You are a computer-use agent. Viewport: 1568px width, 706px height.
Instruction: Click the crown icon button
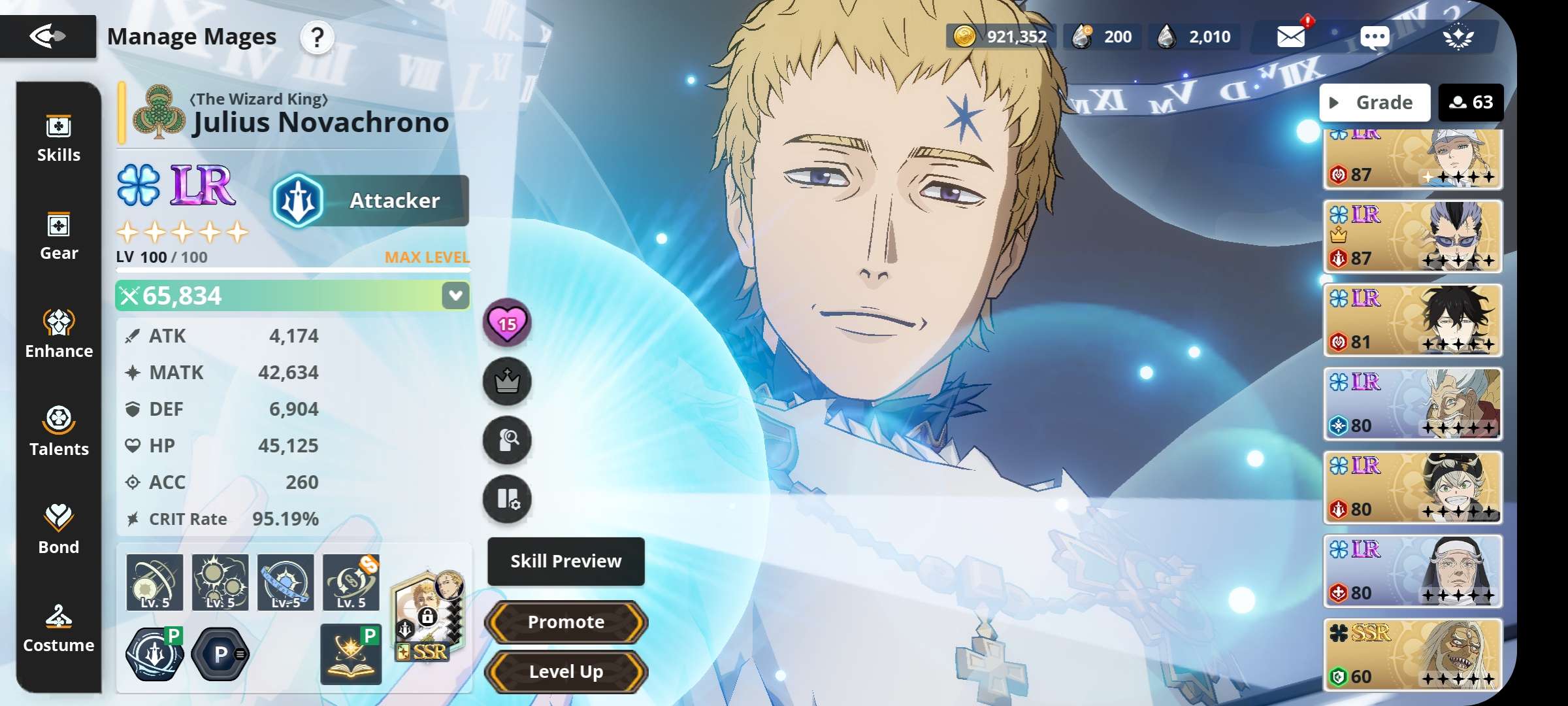pos(507,381)
